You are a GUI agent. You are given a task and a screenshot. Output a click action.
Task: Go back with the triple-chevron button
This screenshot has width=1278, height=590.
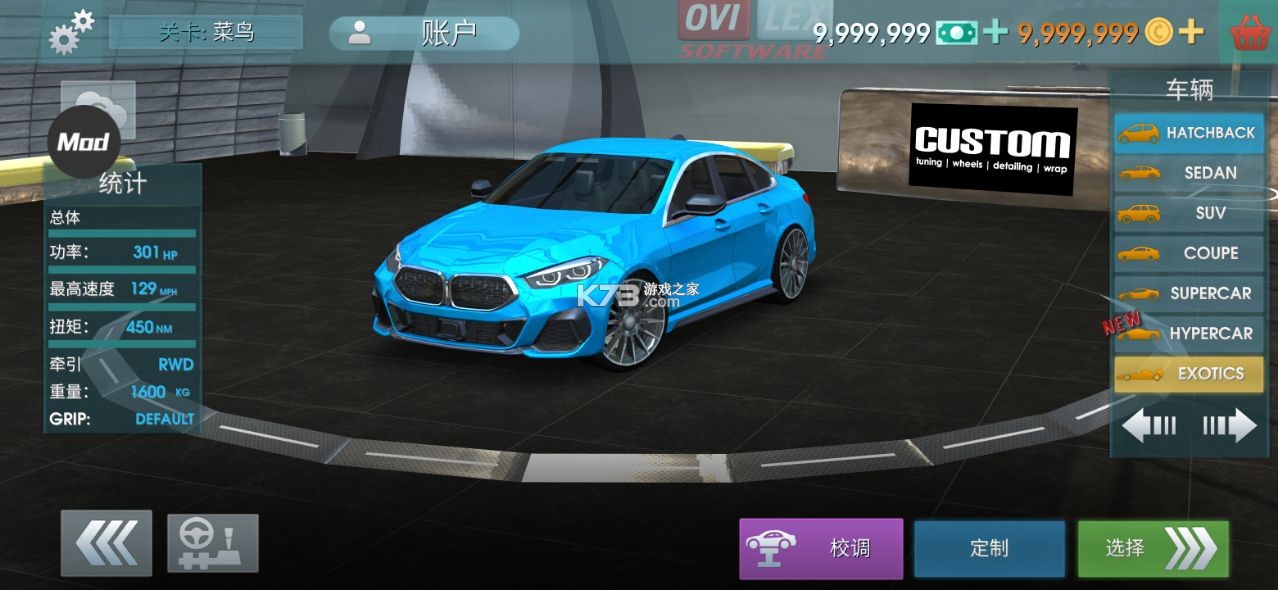106,543
